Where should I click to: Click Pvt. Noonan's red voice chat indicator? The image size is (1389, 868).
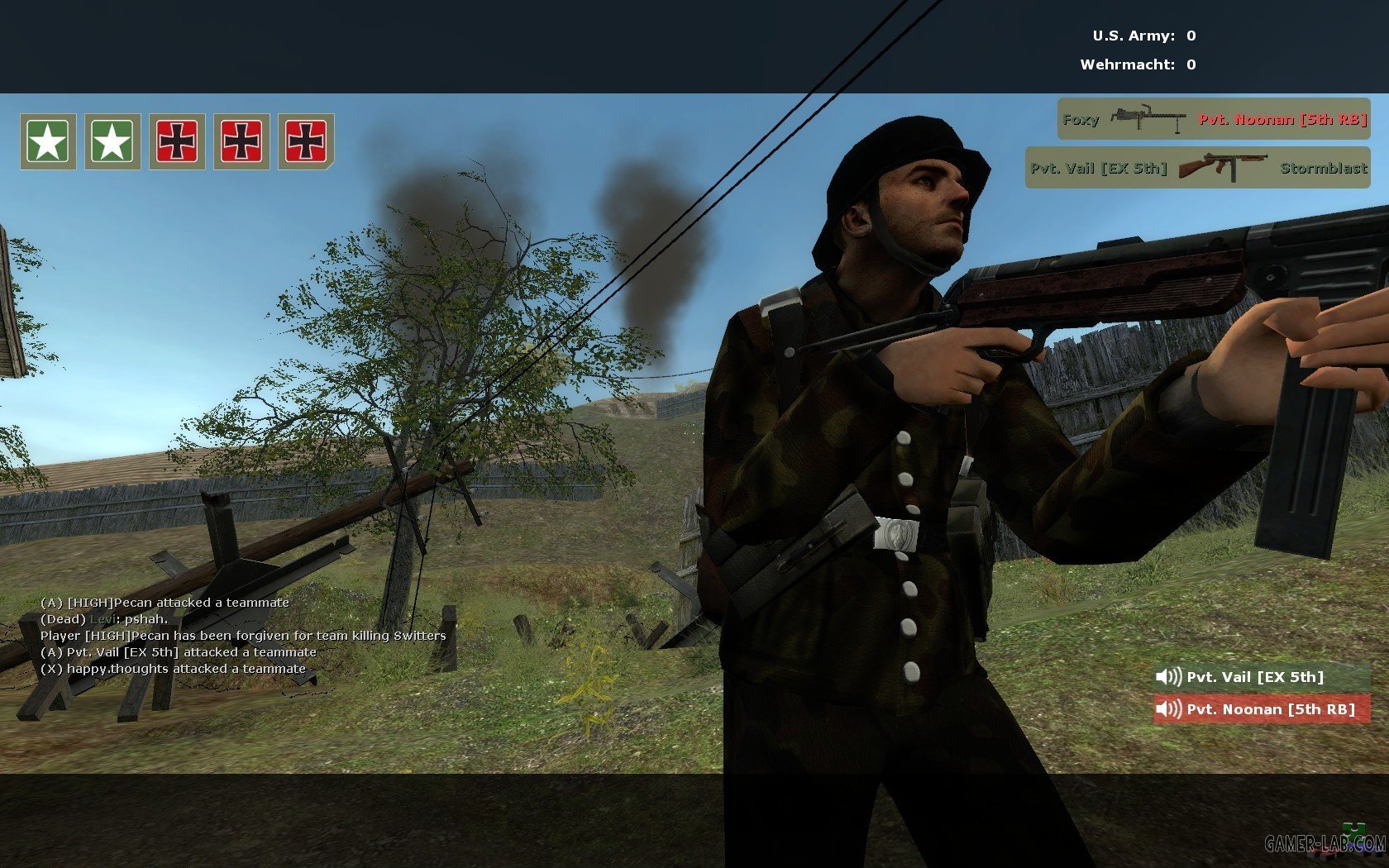(x=1261, y=709)
